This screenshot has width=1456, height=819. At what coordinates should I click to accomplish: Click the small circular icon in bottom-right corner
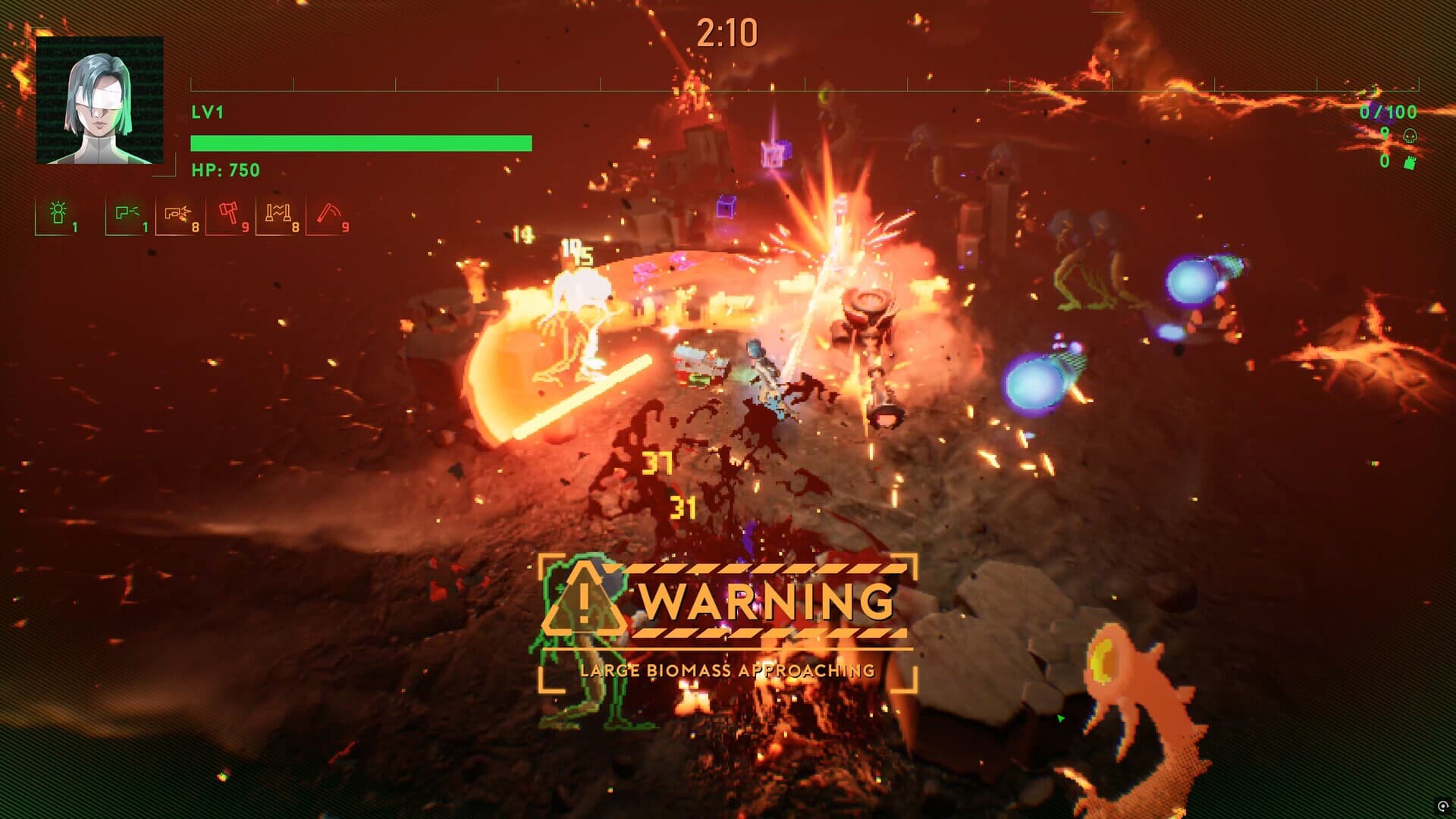click(x=1443, y=806)
